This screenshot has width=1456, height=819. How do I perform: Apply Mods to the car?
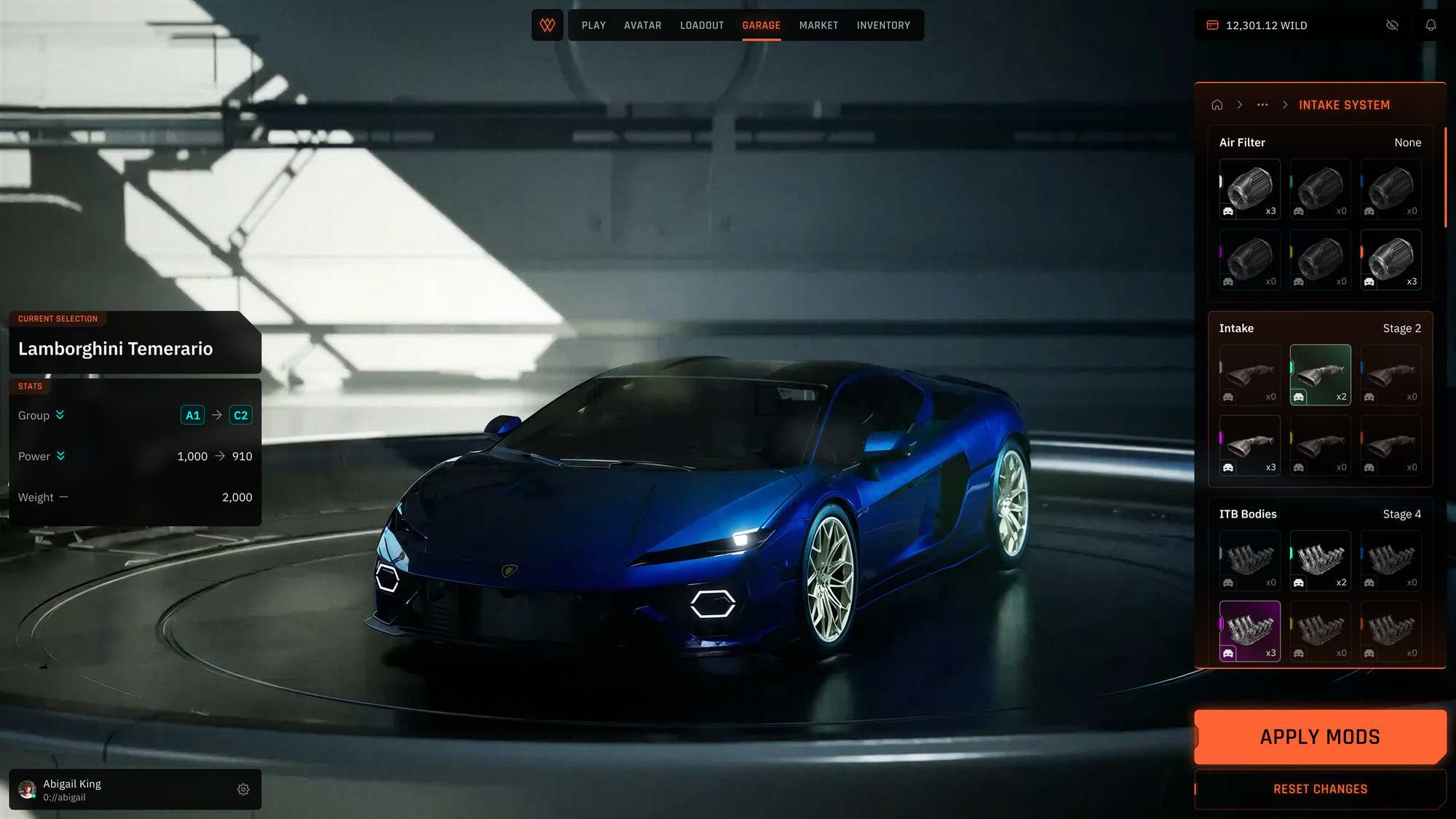1319,737
